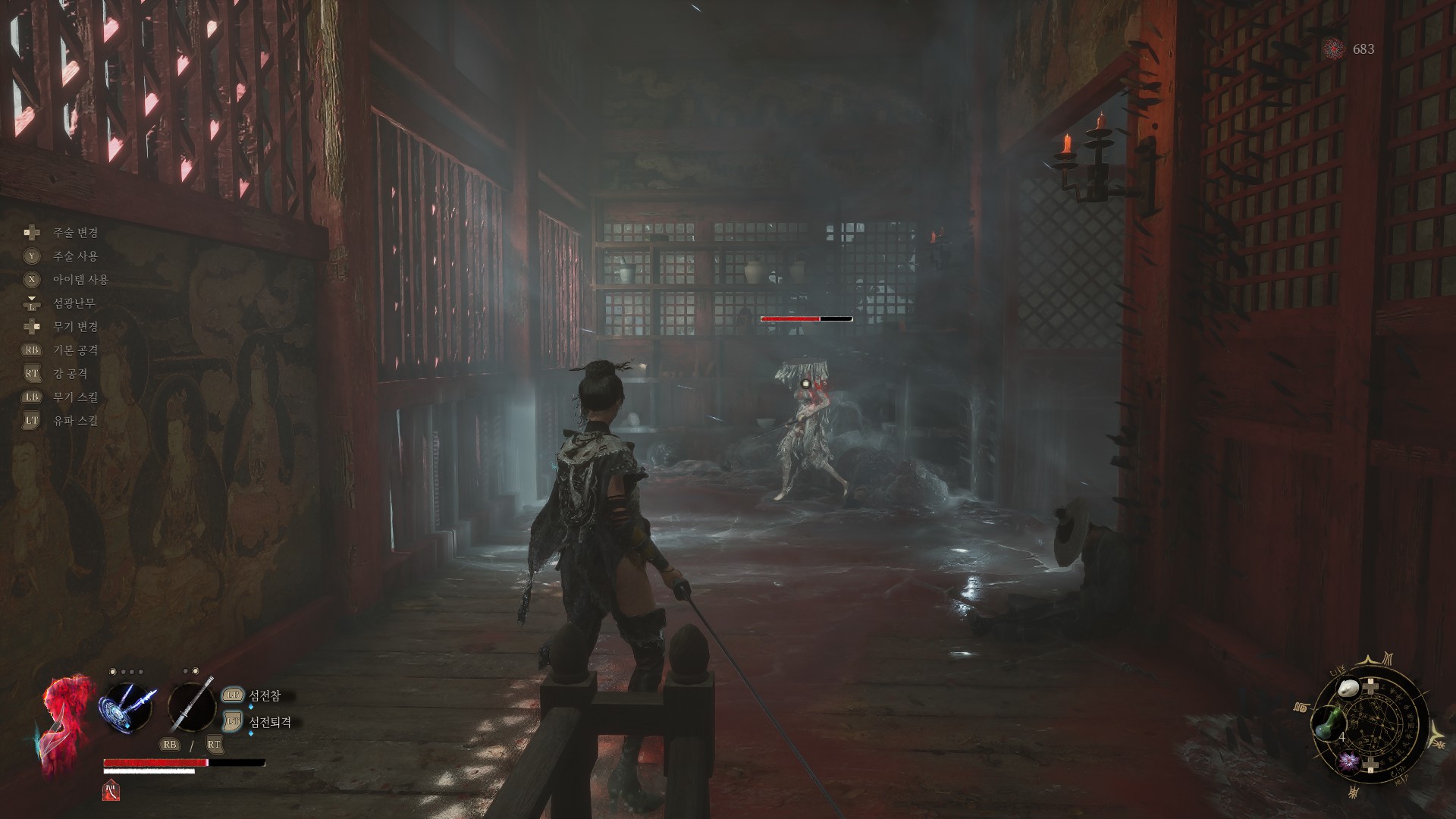Select the equipped sword weapon slot
The width and height of the screenshot is (1456, 819).
[192, 705]
